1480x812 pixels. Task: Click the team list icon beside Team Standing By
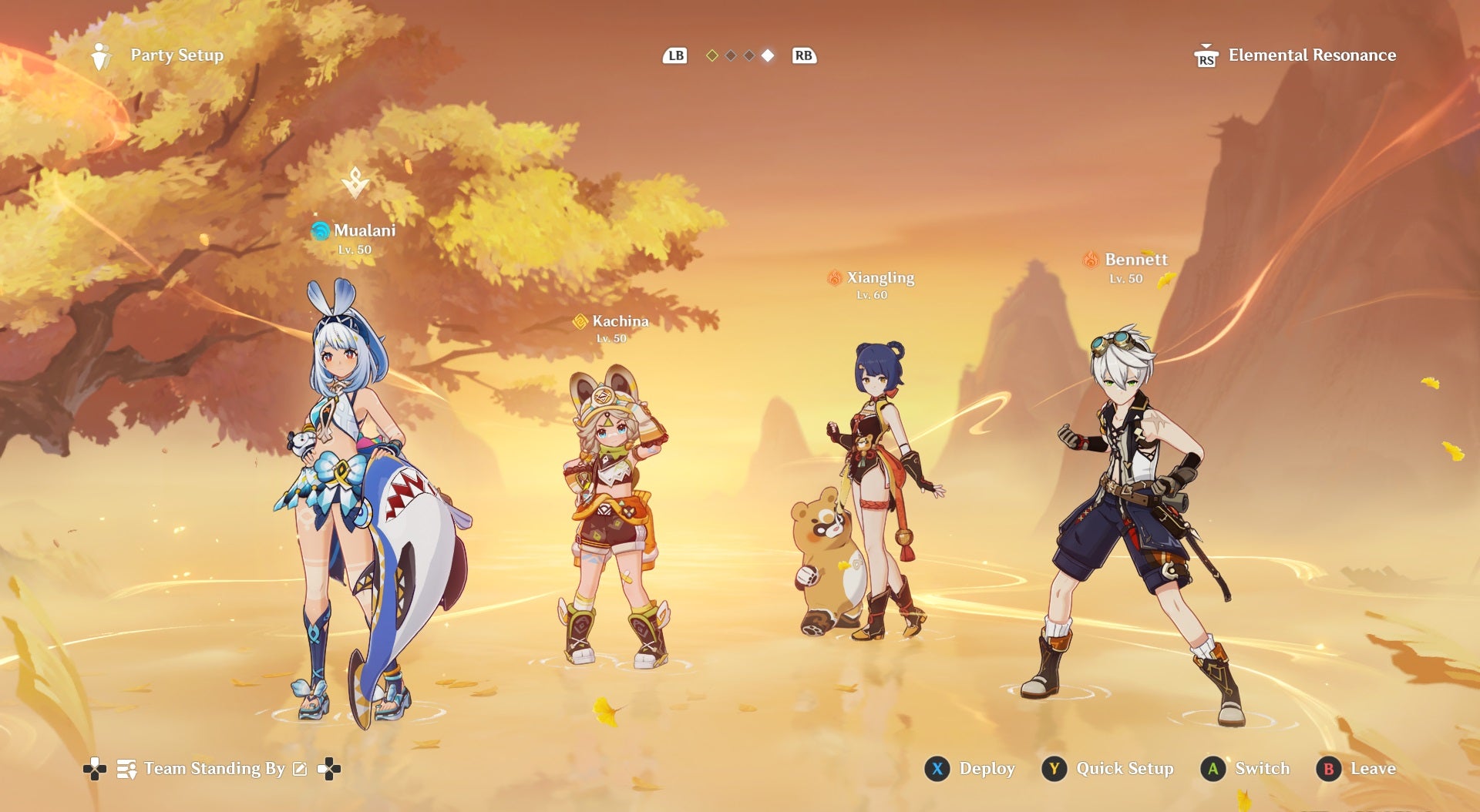coord(126,768)
